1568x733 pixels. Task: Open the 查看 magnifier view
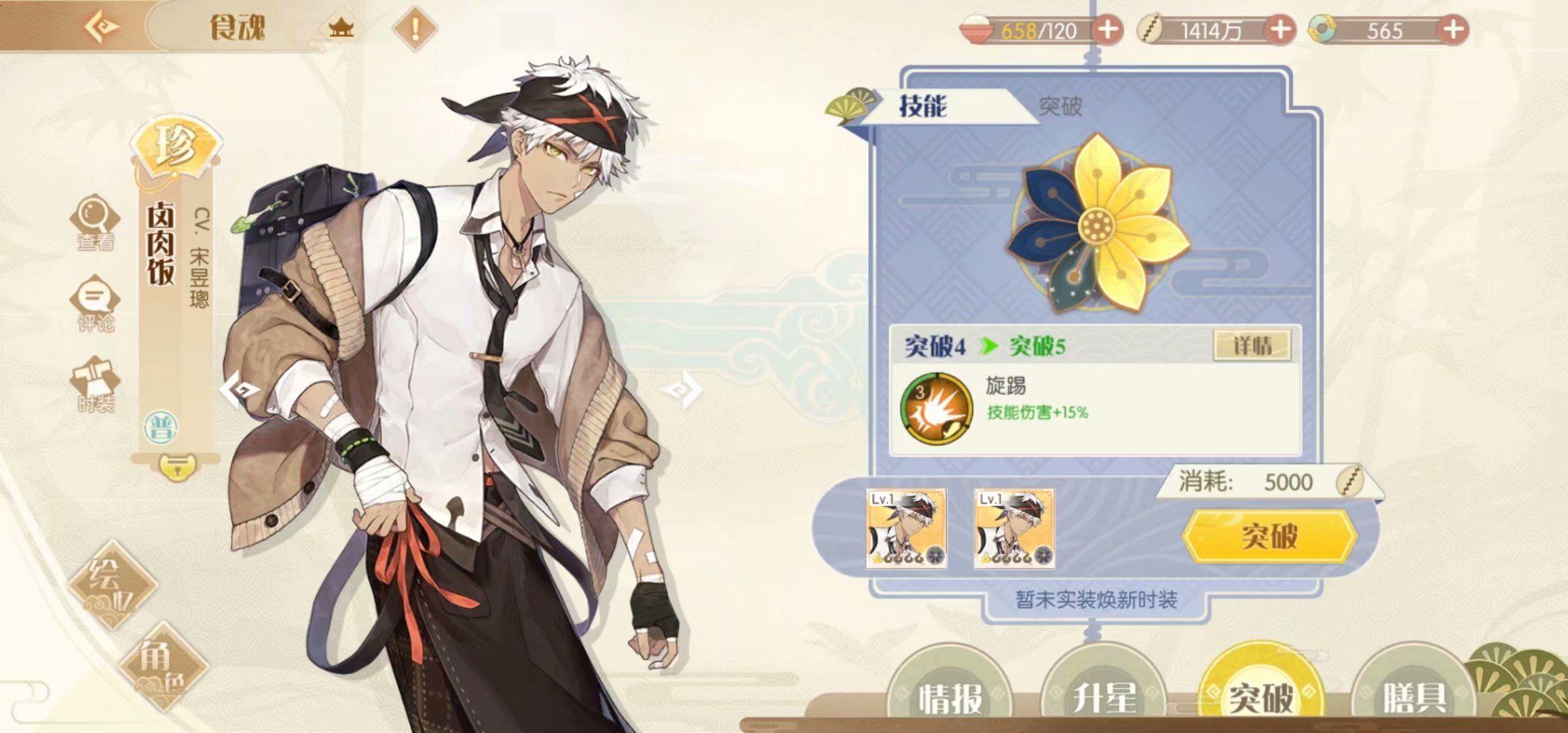tap(95, 222)
